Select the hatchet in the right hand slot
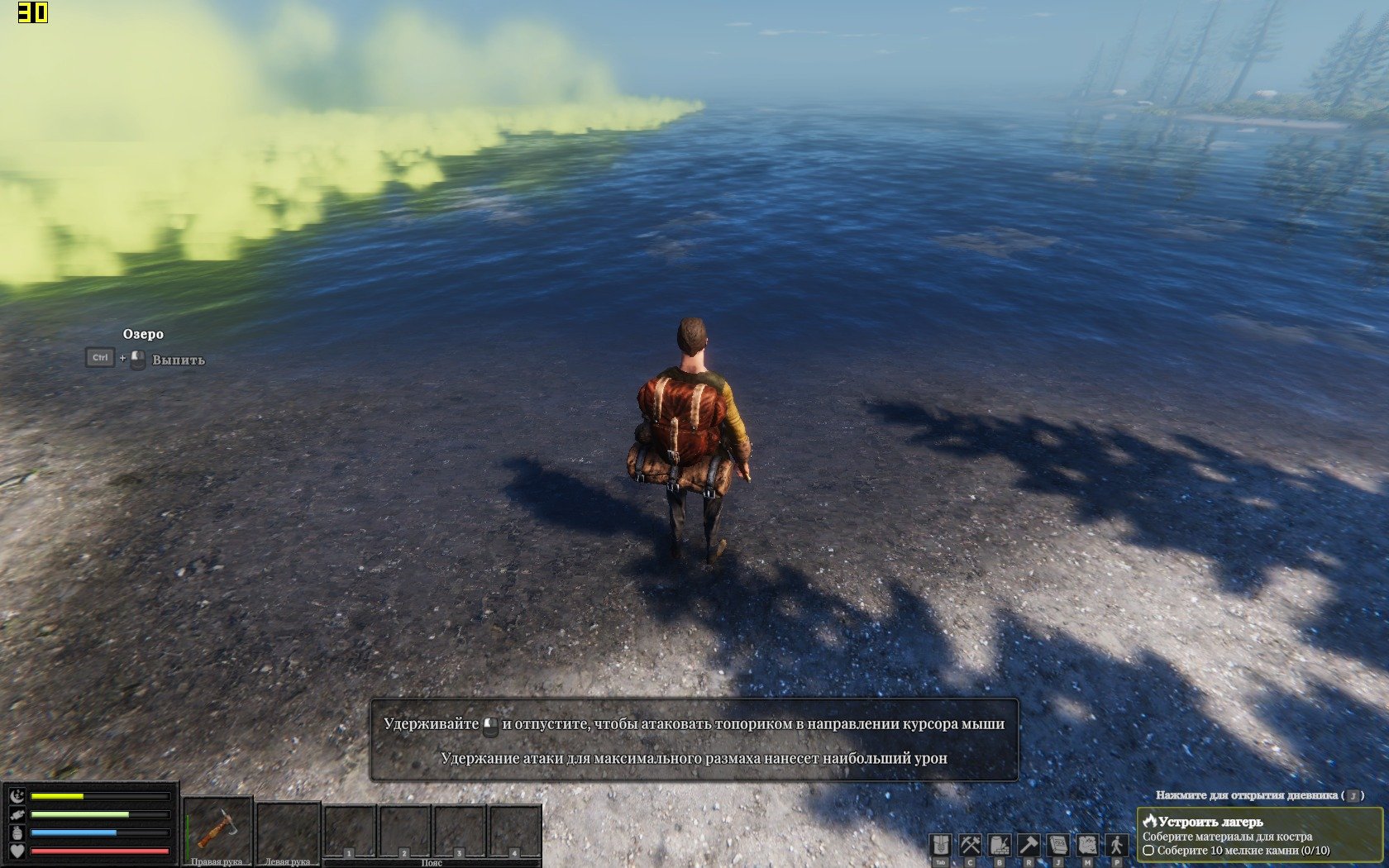1389x868 pixels. tap(217, 829)
